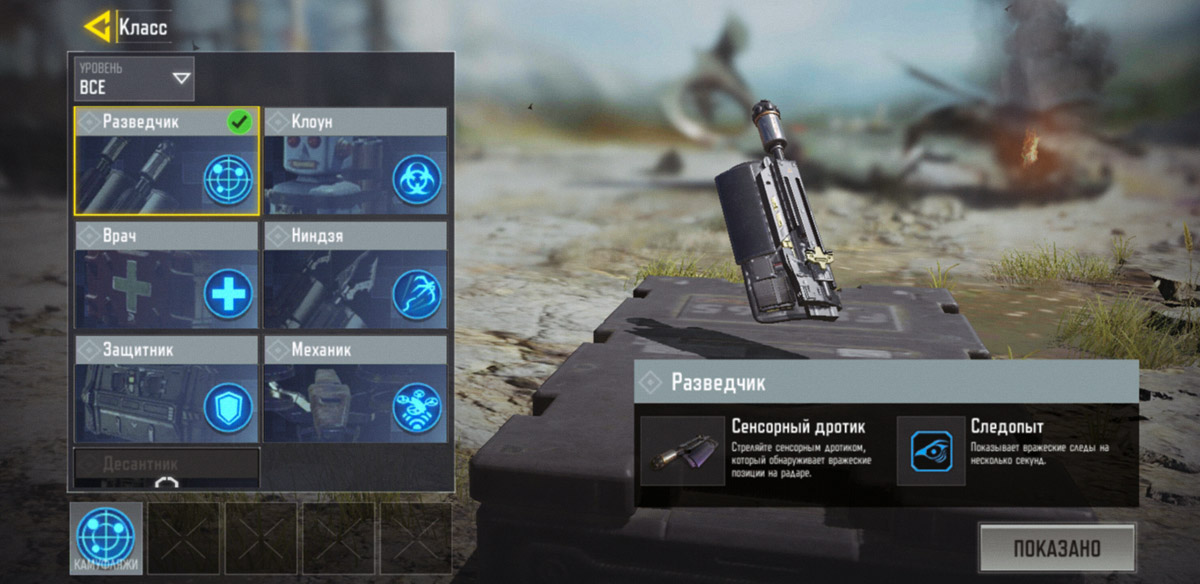The height and width of the screenshot is (584, 1200).
Task: Open the Уровень level filter dropdown
Action: point(134,79)
